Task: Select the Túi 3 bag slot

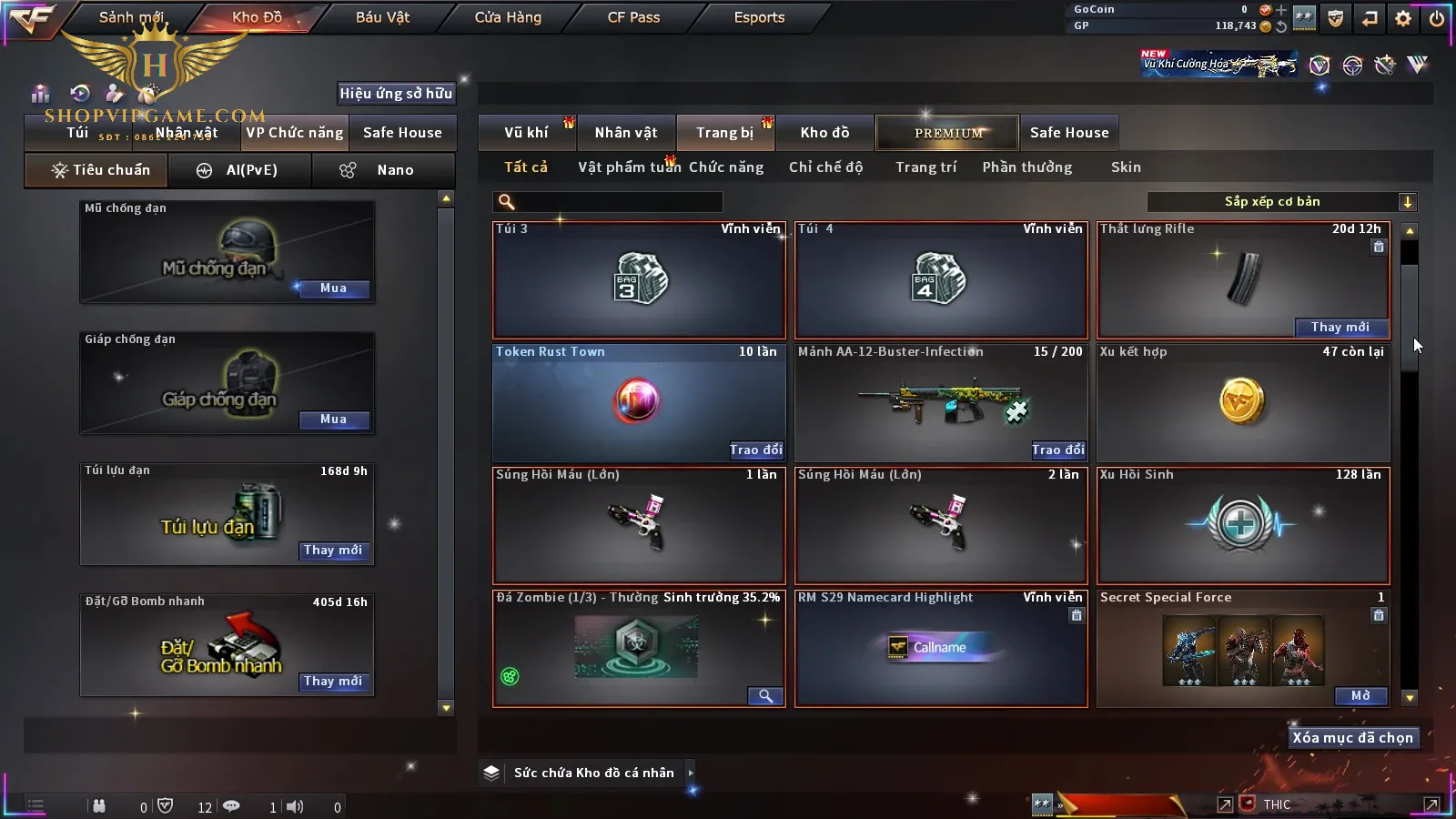Action: pyautogui.click(x=639, y=280)
